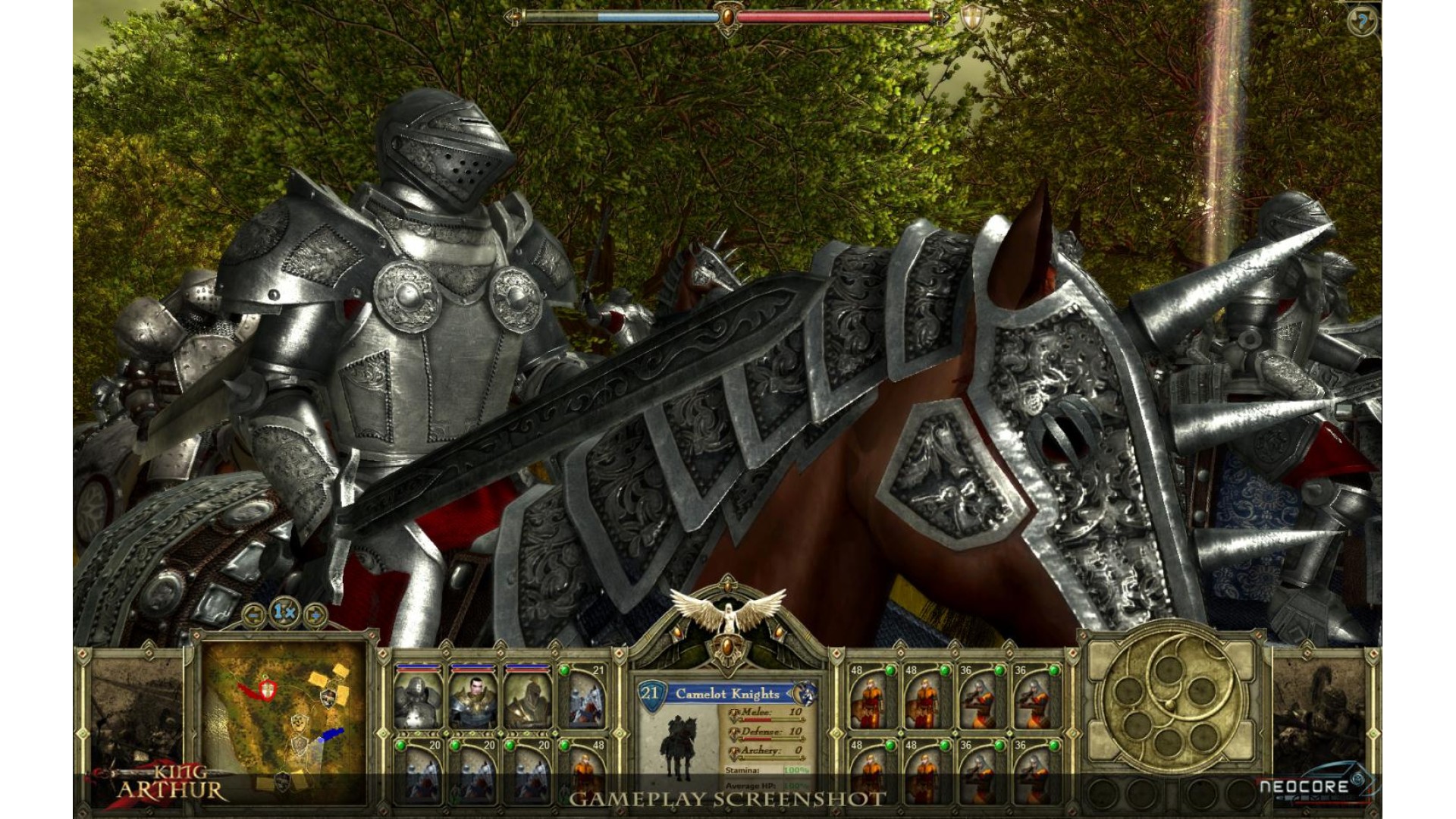This screenshot has width=1456, height=819.
Task: Click the Camelot Knights unit name banner
Action: click(726, 694)
